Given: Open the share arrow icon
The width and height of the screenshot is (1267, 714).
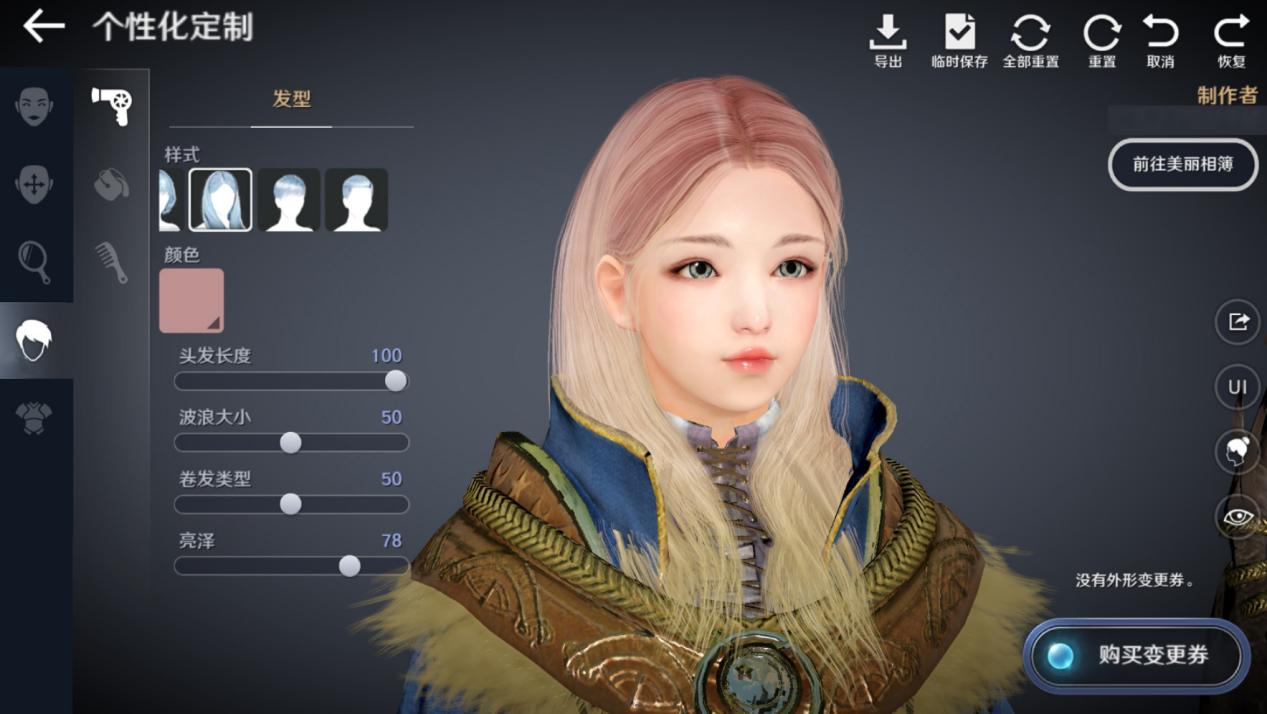Looking at the screenshot, I should pos(1237,322).
